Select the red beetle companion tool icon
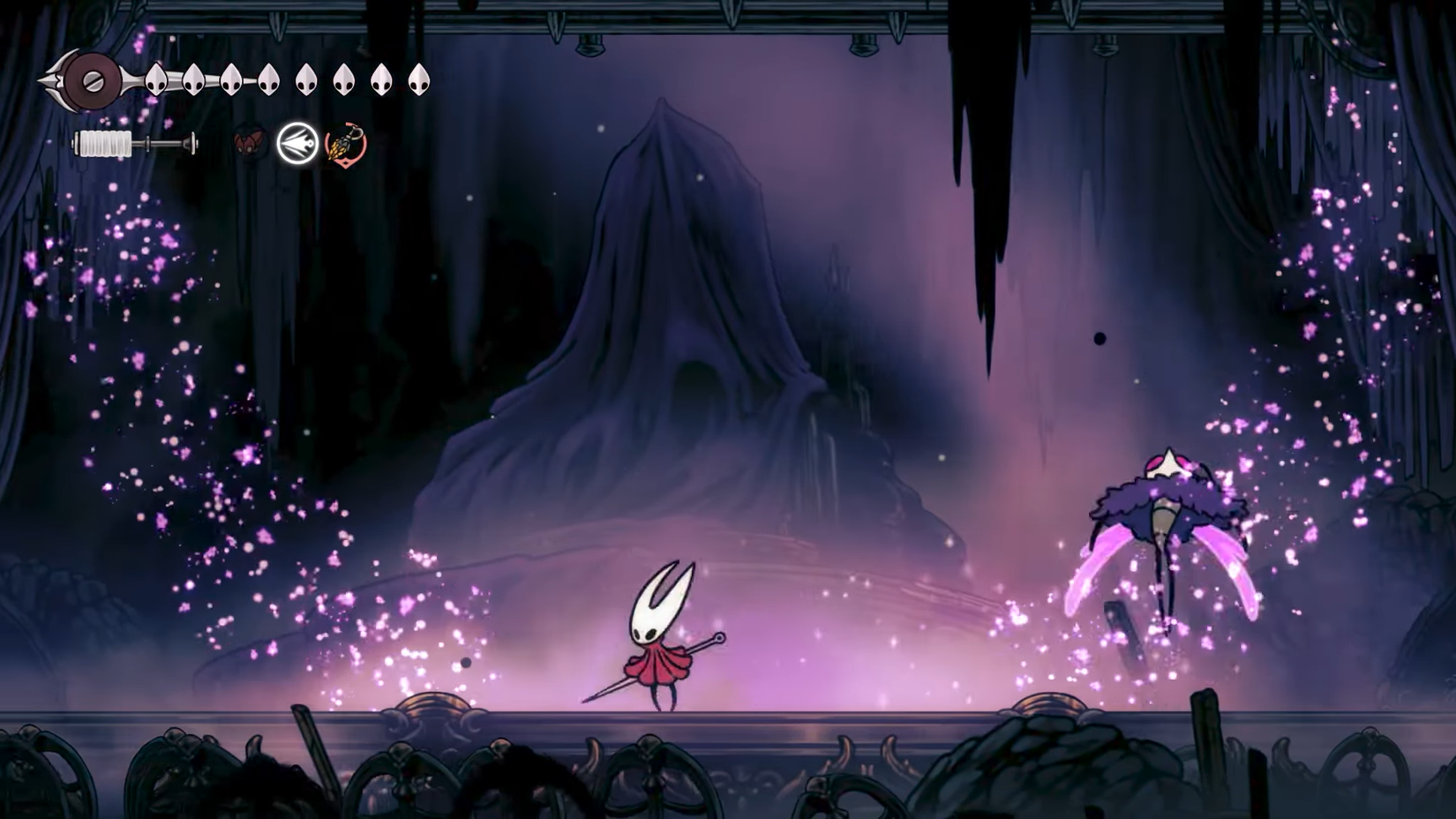The height and width of the screenshot is (819, 1456). coord(251,143)
